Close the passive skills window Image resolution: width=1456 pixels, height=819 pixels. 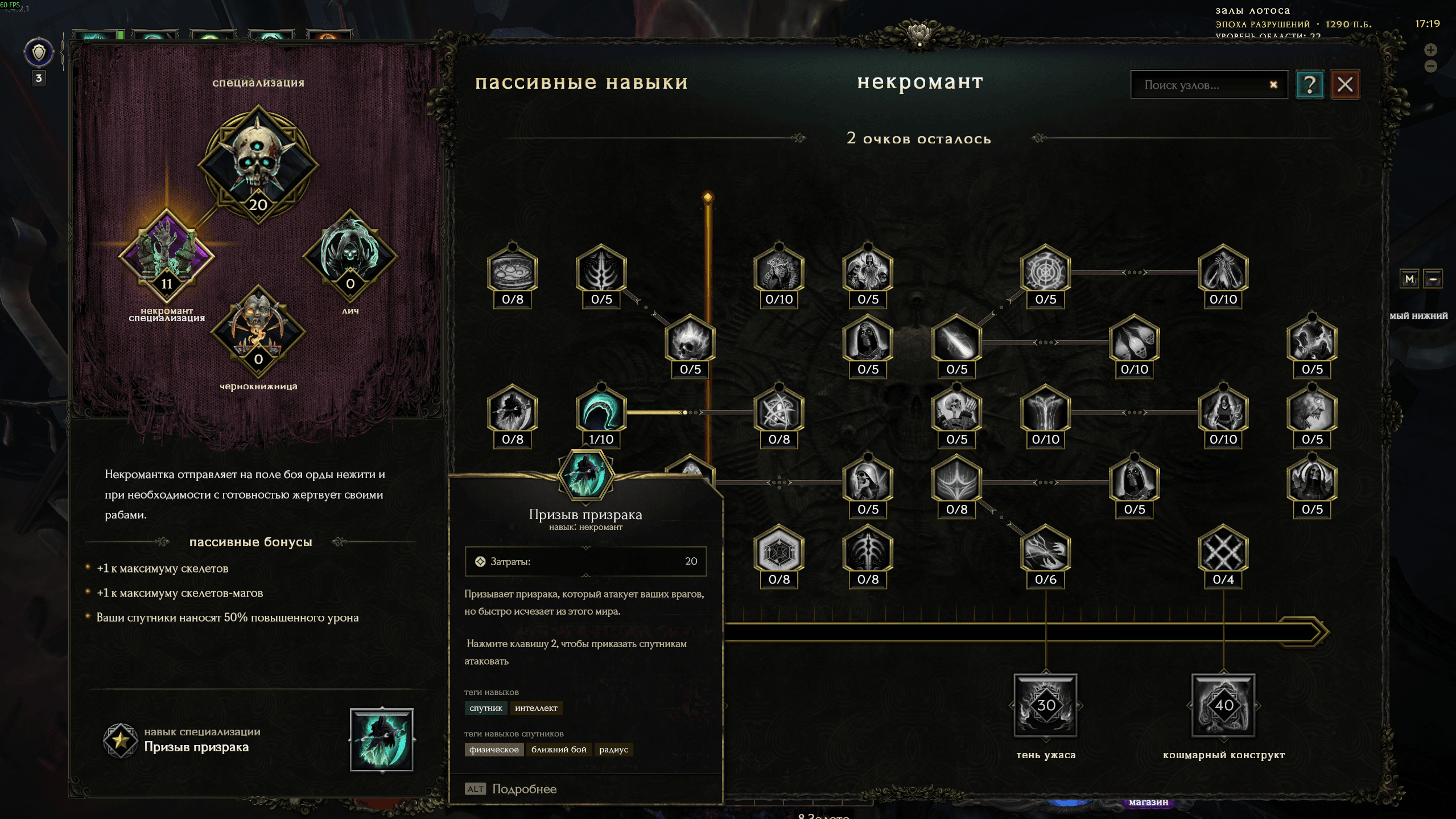click(1344, 85)
